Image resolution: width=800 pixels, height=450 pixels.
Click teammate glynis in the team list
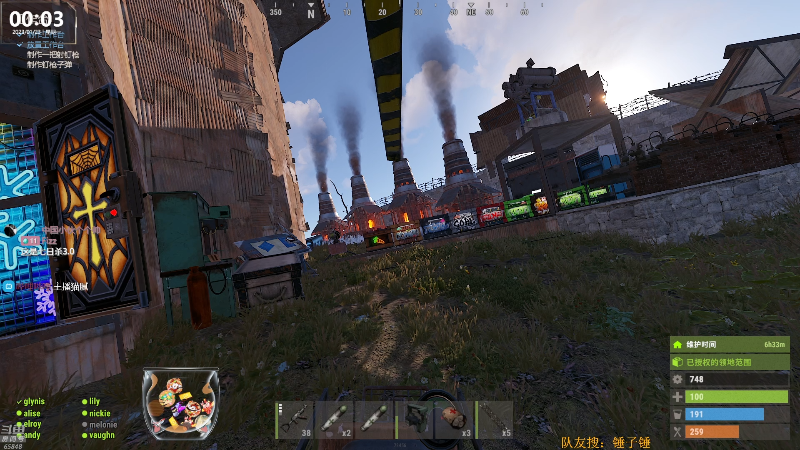pyautogui.click(x=34, y=401)
